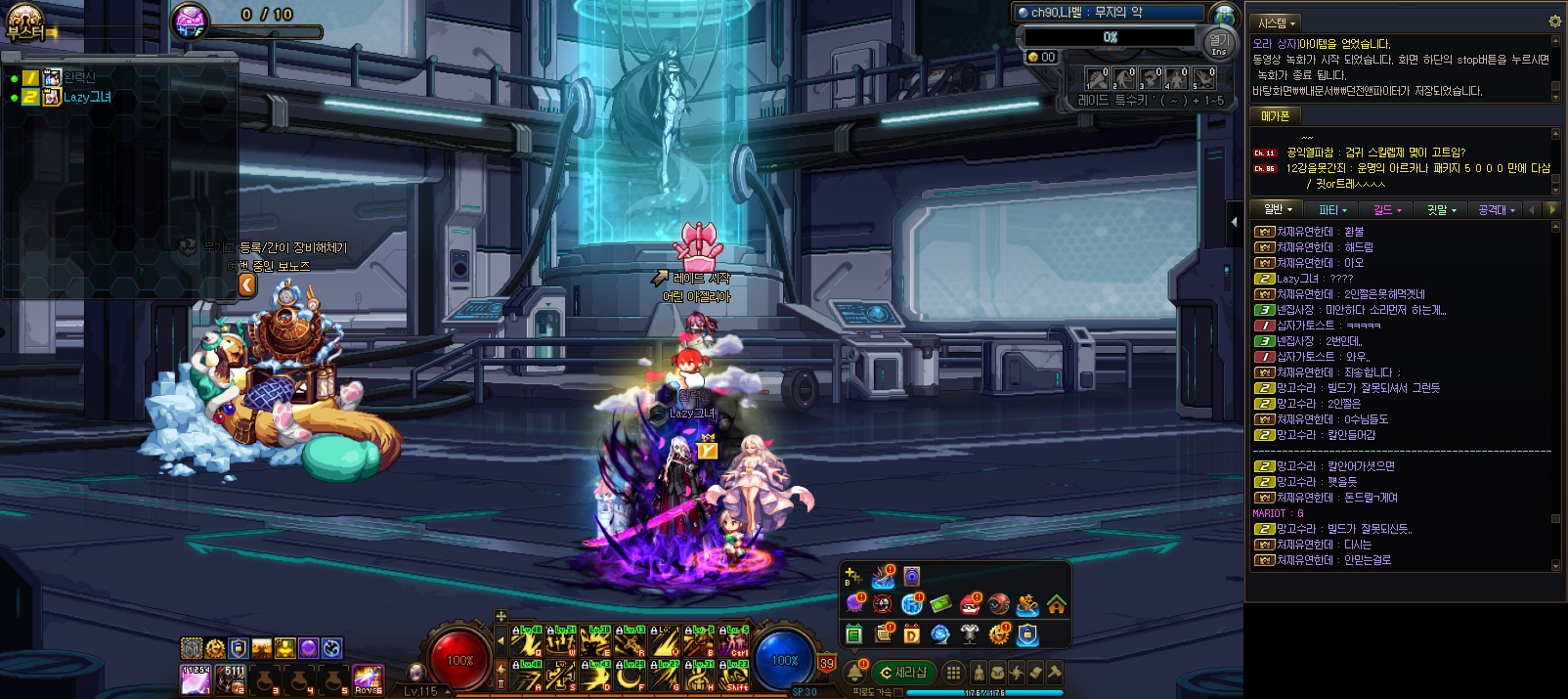The width and height of the screenshot is (1568, 699).
Task: Select the 귓말 whisper chat tab
Action: (x=1441, y=210)
